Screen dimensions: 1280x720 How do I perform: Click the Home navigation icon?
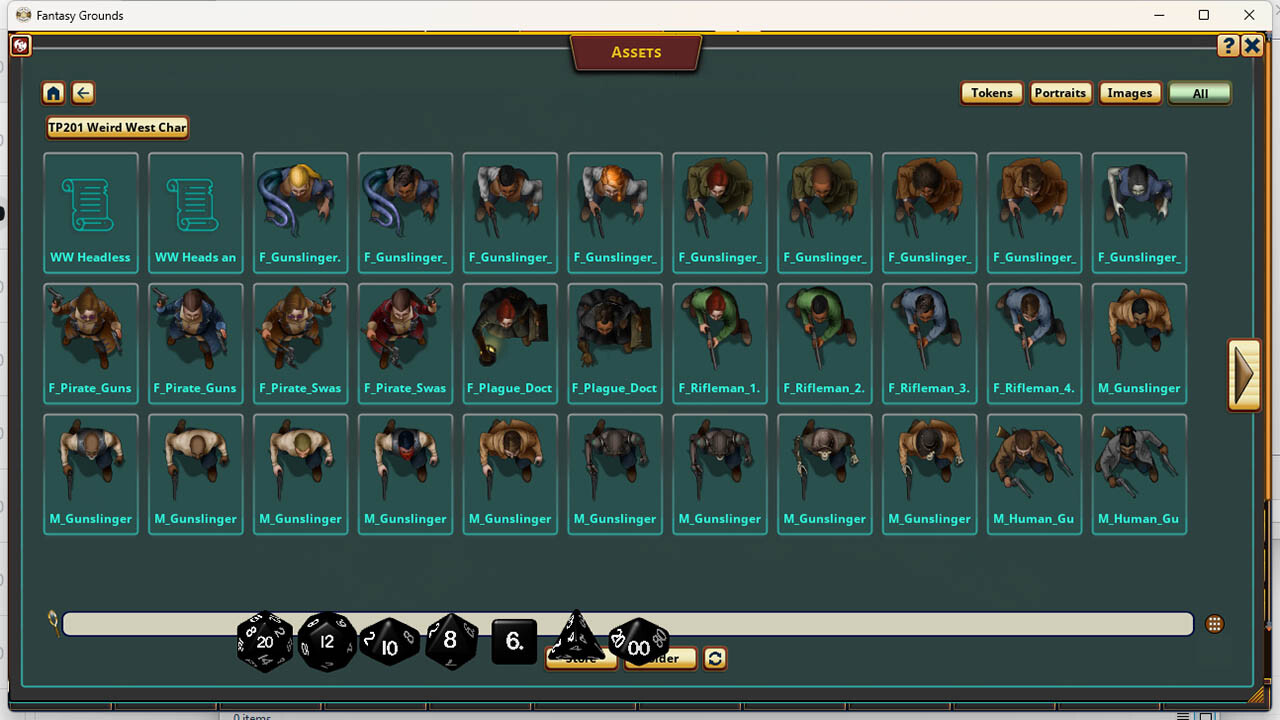click(x=52, y=92)
